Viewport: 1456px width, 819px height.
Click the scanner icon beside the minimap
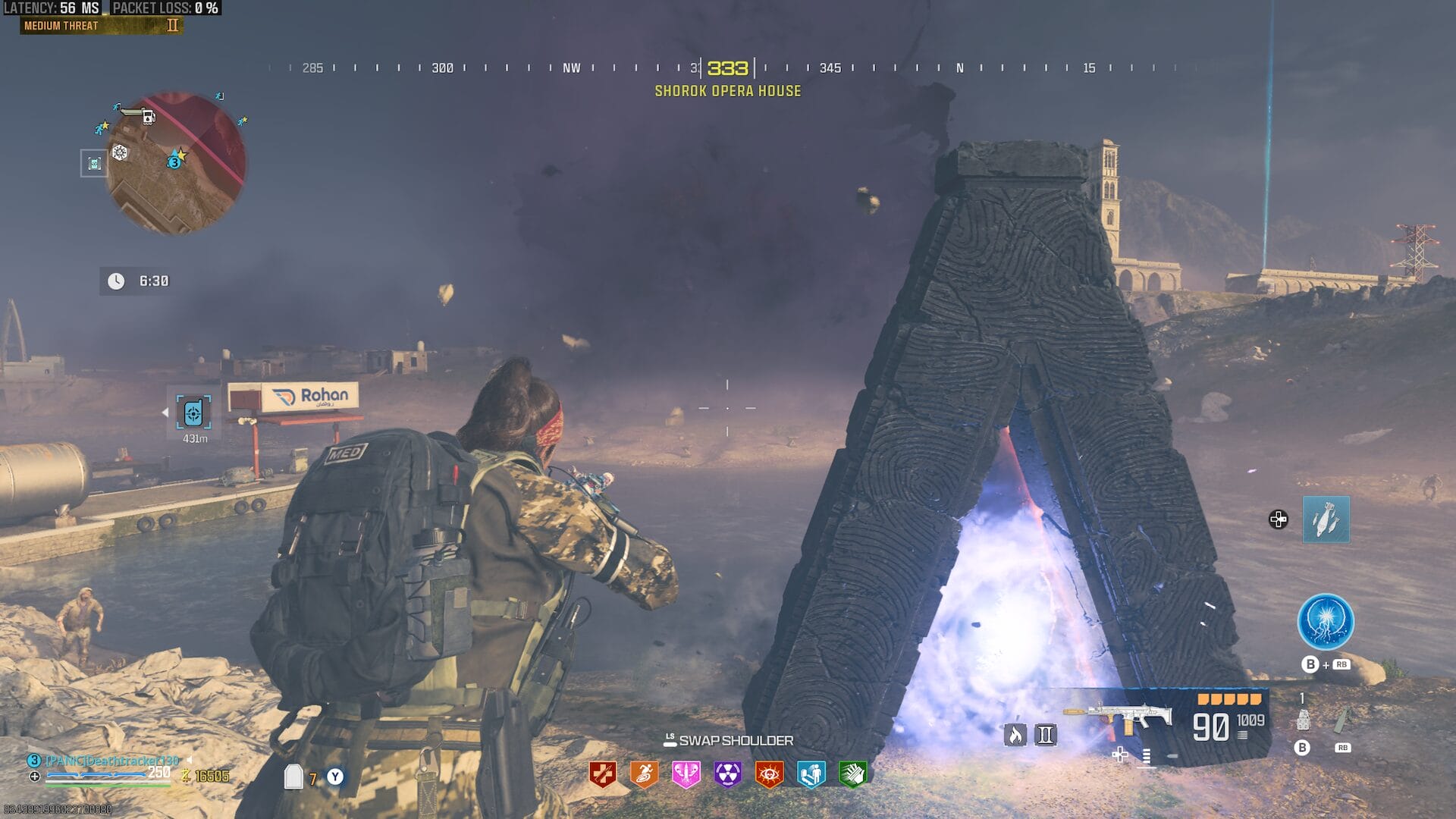[x=94, y=163]
